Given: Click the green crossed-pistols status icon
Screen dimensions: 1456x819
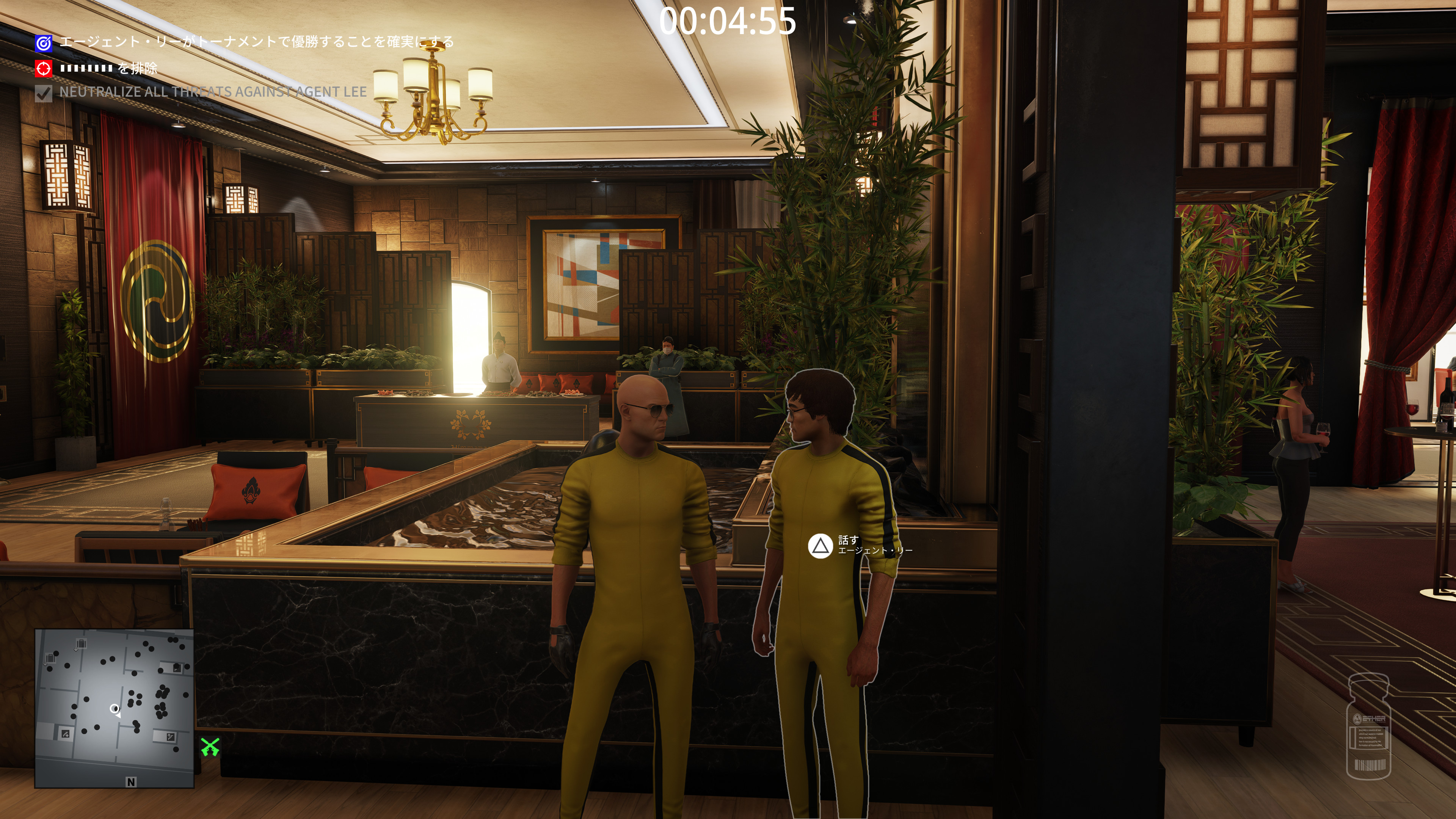Looking at the screenshot, I should [210, 747].
